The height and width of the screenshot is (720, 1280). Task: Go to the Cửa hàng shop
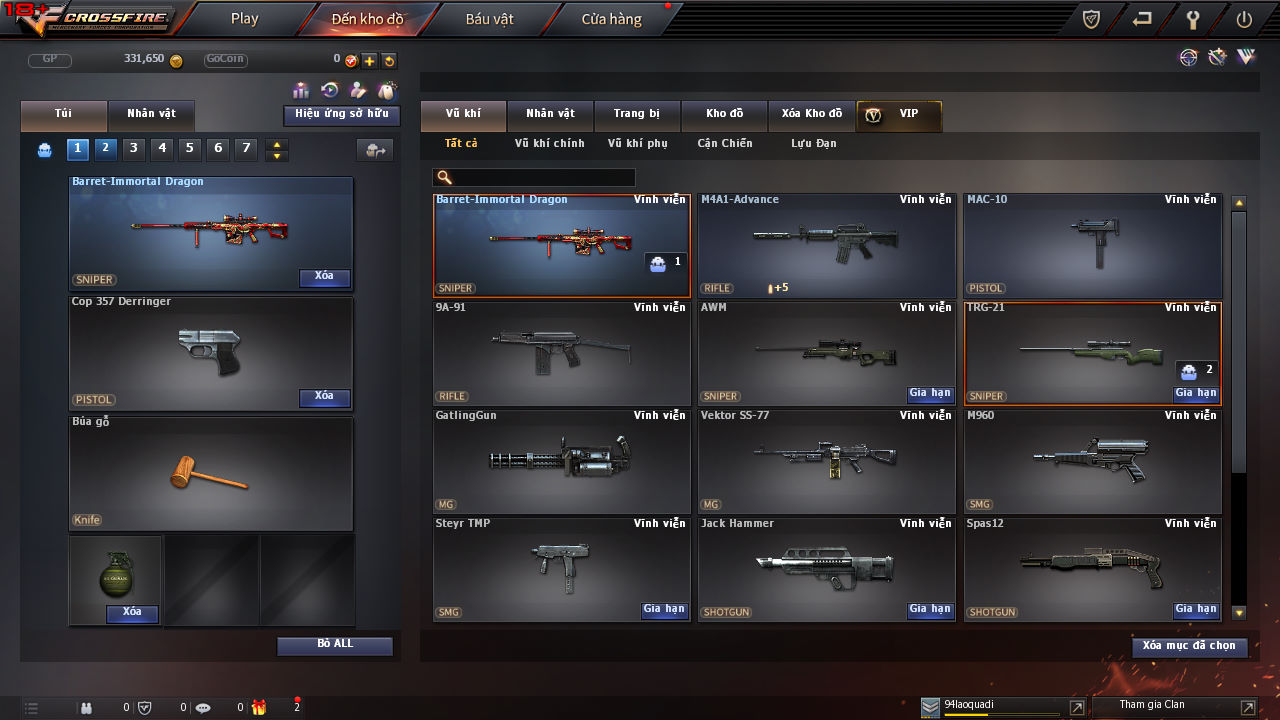pos(611,19)
